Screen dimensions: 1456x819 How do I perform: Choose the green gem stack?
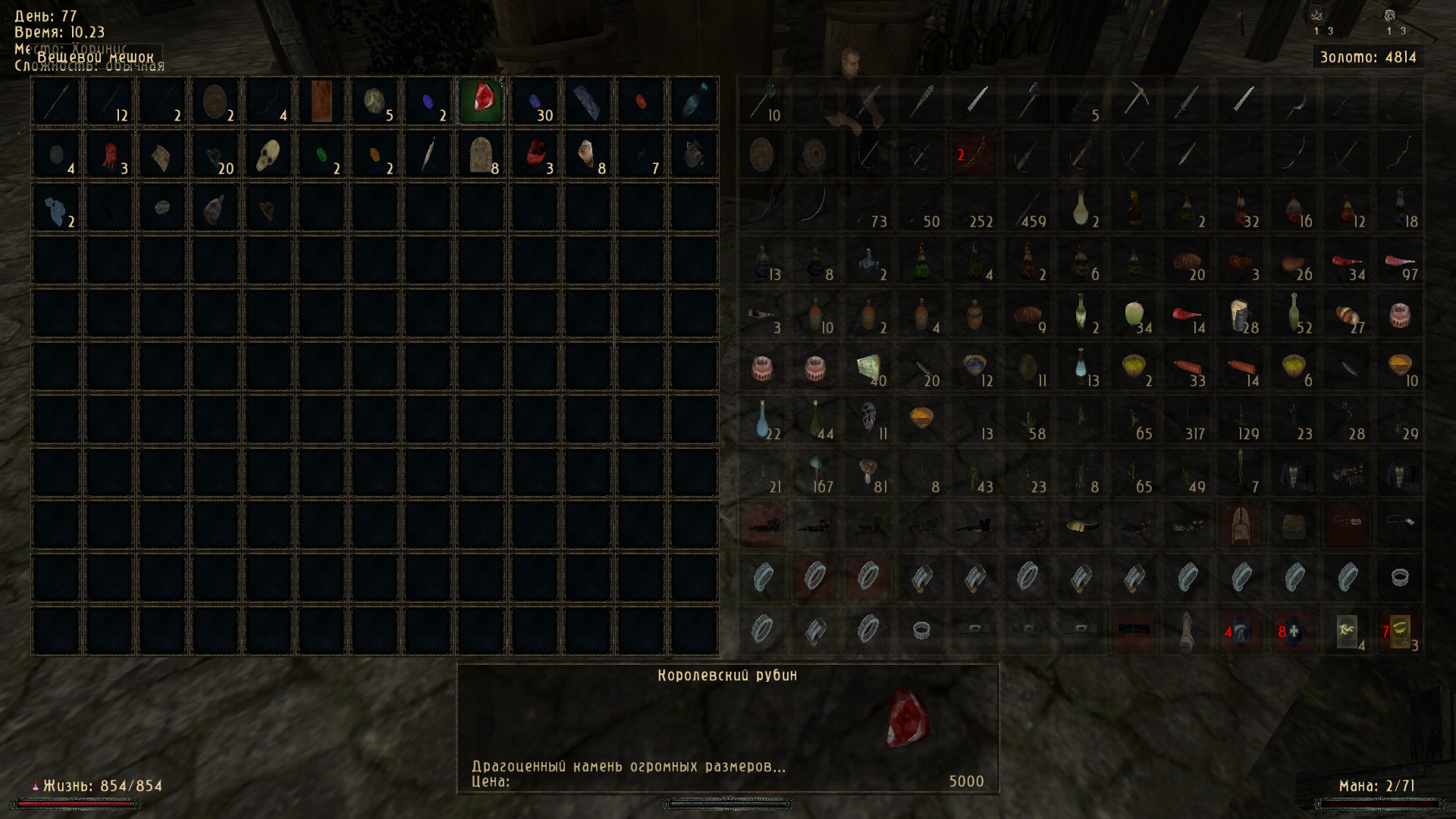point(322,155)
